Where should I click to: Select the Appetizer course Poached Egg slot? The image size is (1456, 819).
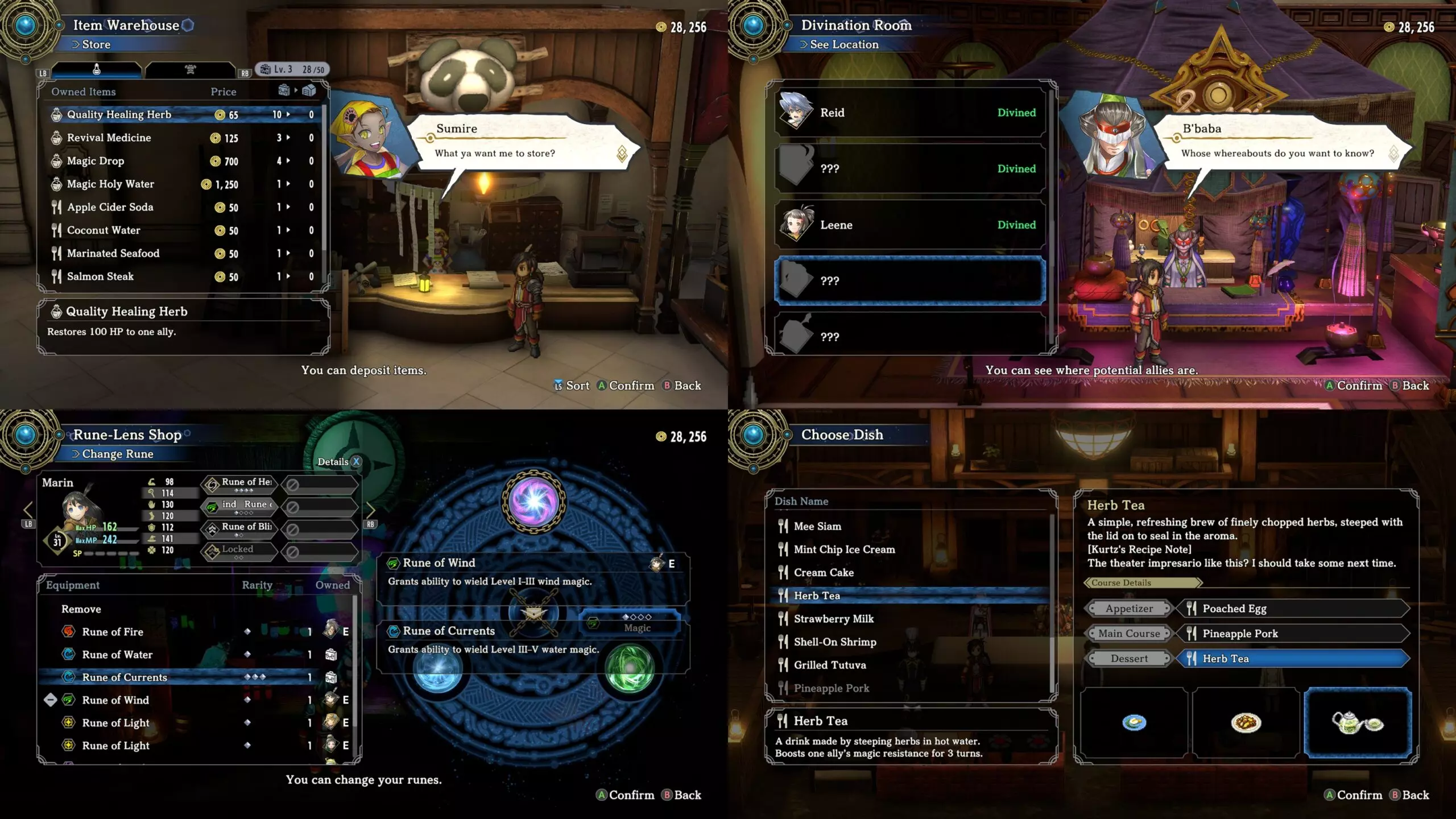(1291, 609)
